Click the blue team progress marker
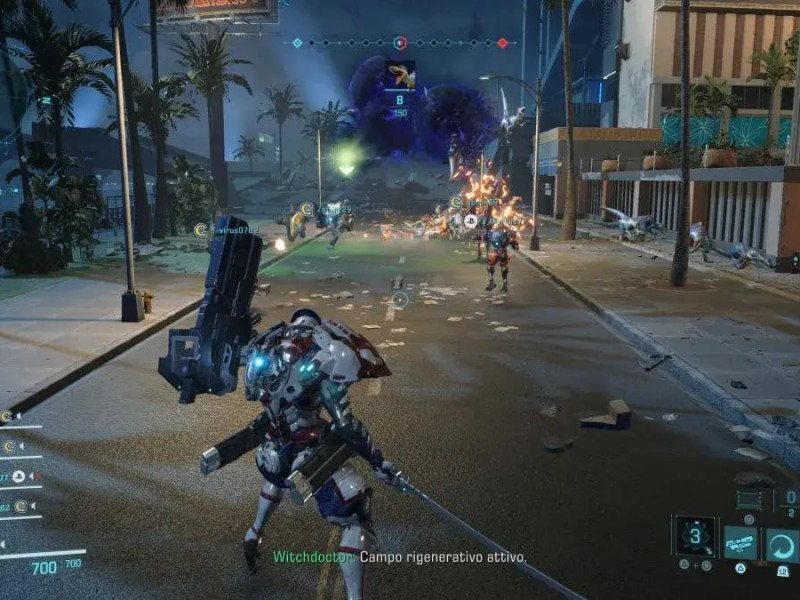The height and width of the screenshot is (600, 800). pyautogui.click(x=297, y=43)
